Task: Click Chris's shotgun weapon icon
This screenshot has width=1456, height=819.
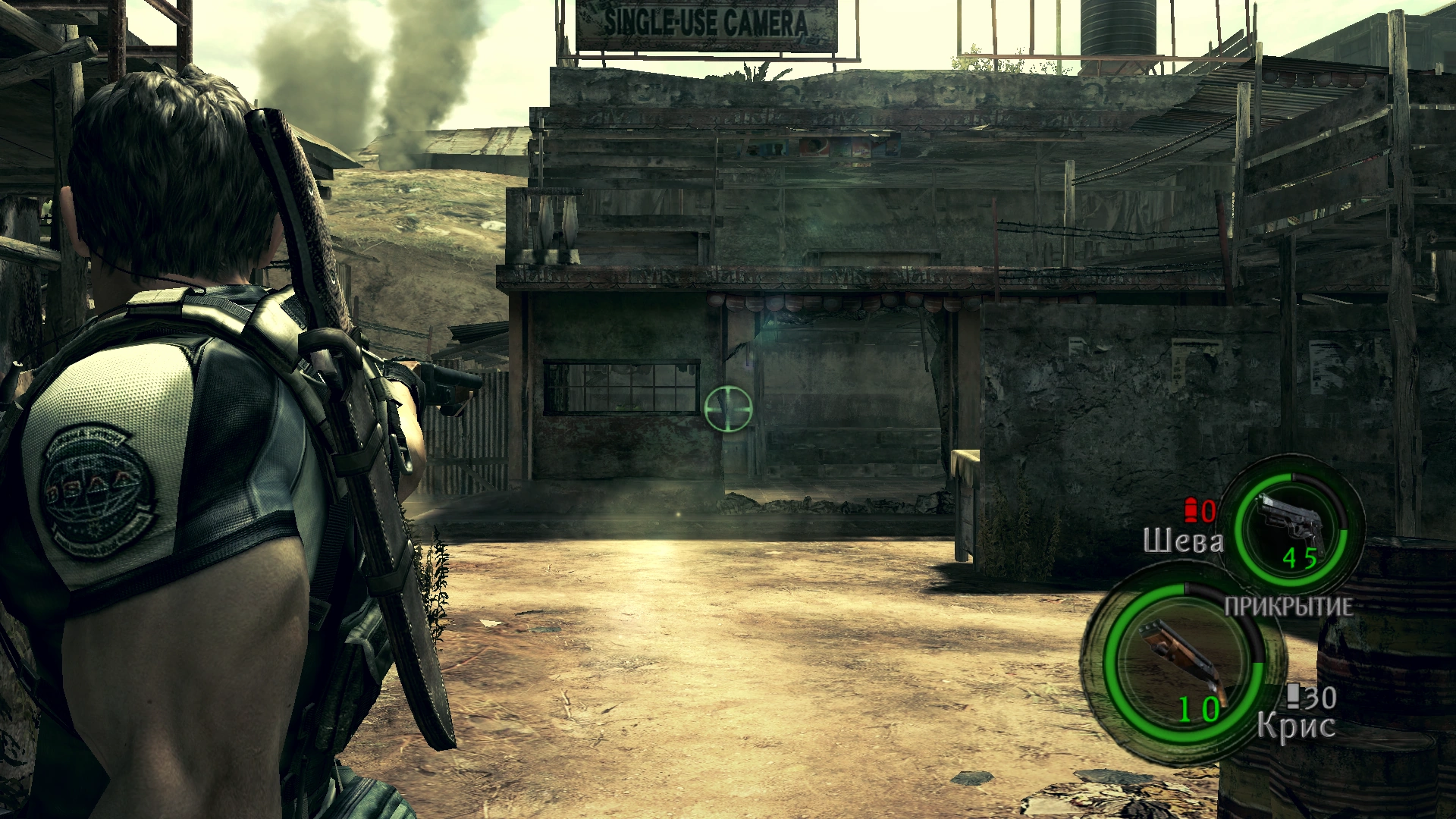Action: click(1179, 658)
